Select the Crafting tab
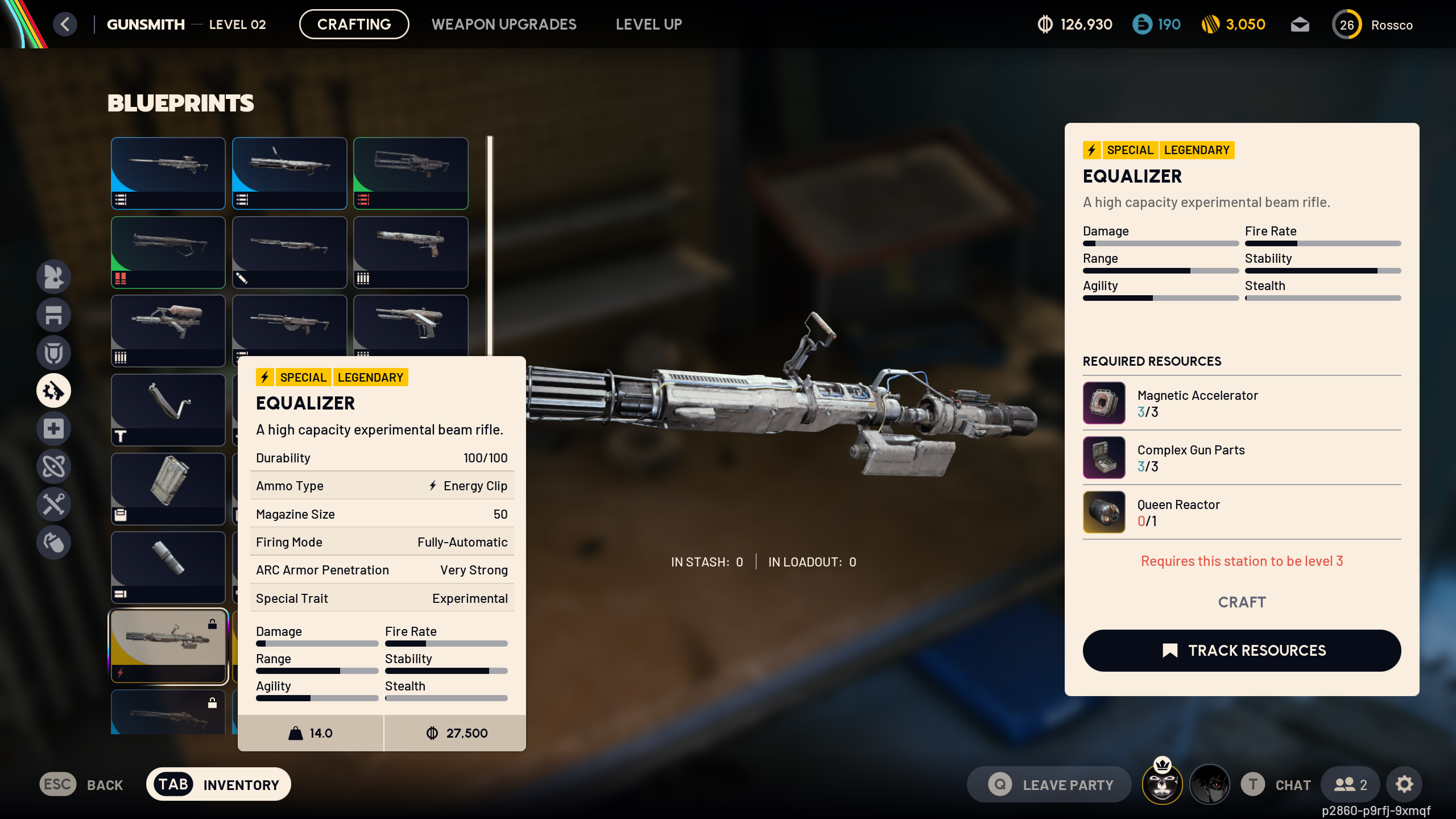1456x819 pixels. point(354,24)
